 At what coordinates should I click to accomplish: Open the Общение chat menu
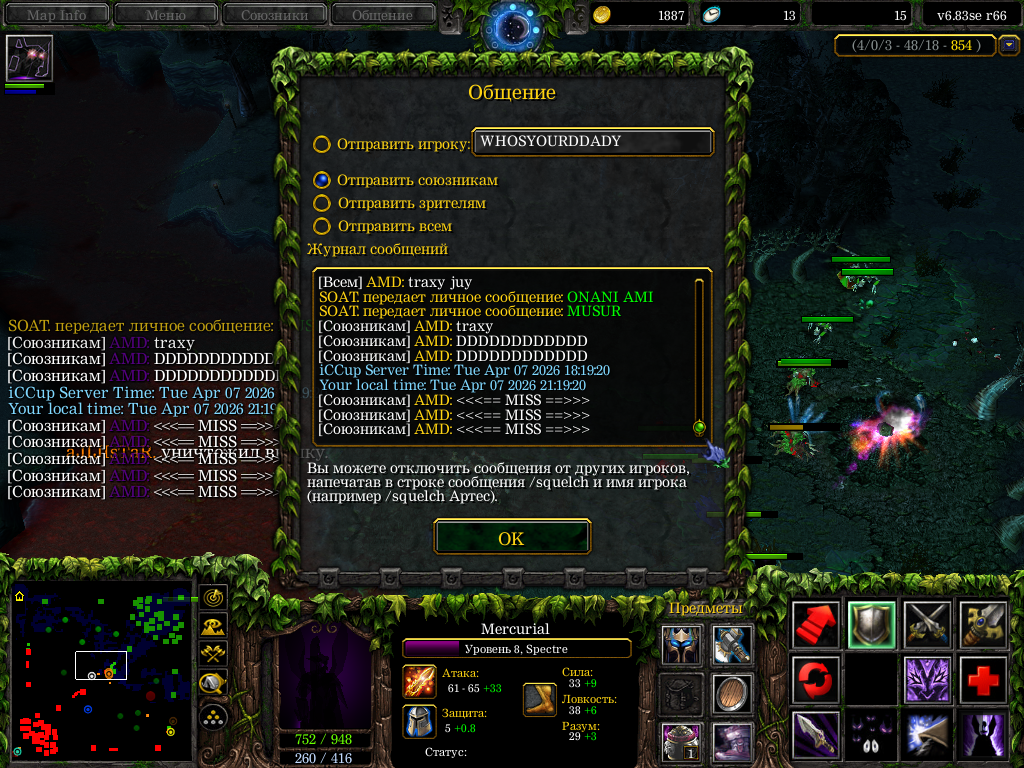pyautogui.click(x=382, y=14)
